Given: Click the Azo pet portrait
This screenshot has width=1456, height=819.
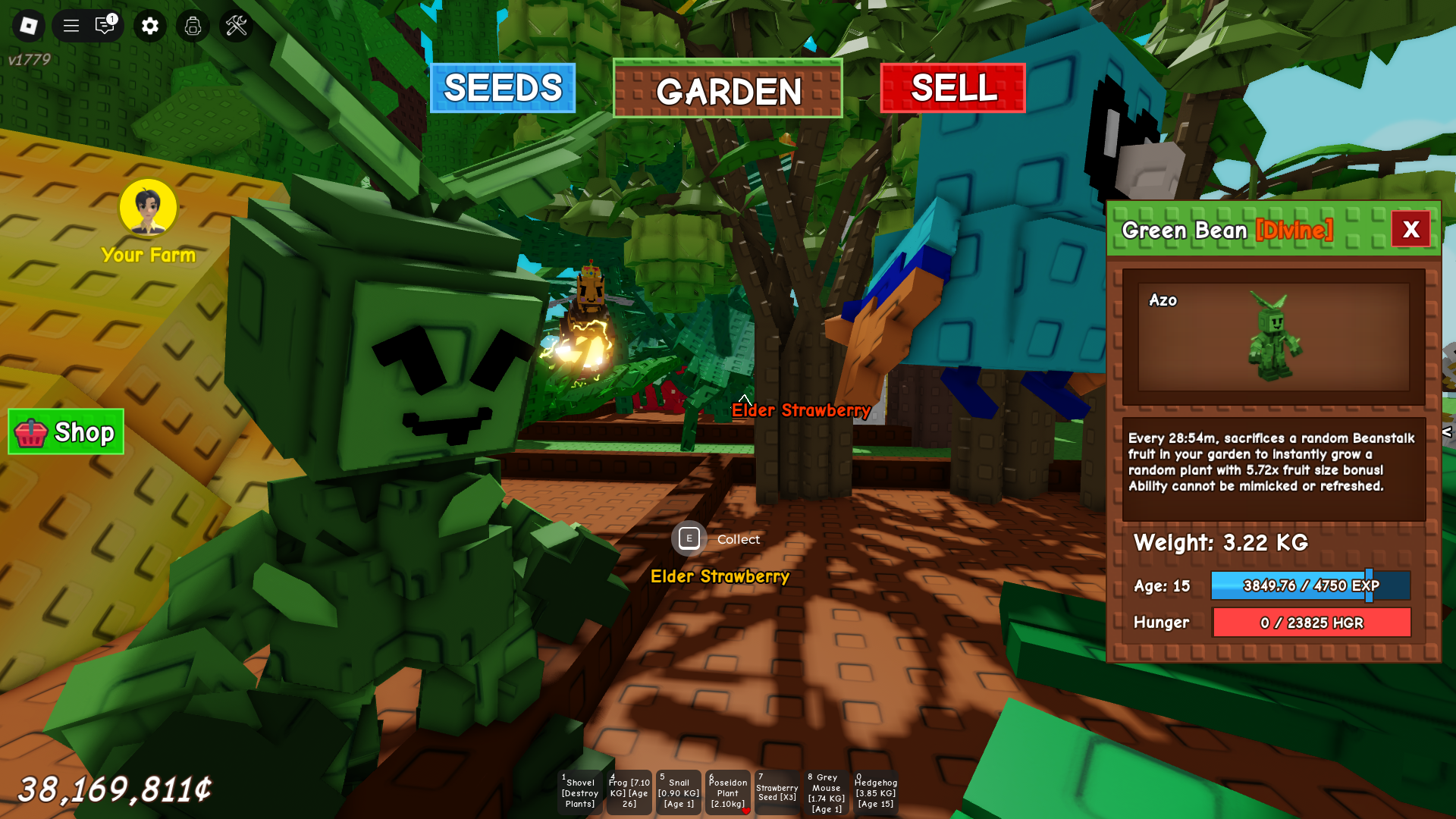Looking at the screenshot, I should [x=1273, y=337].
